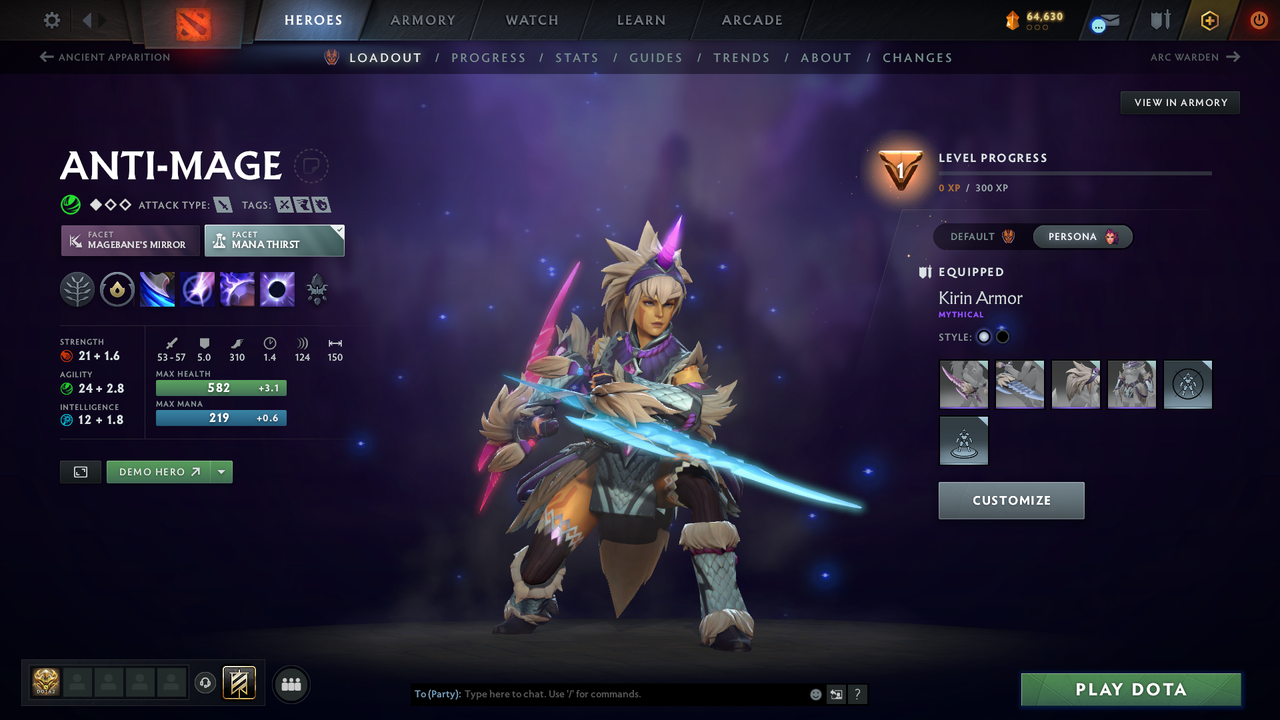Open party voice chat headset icon
The height and width of the screenshot is (720, 1280).
207,683
